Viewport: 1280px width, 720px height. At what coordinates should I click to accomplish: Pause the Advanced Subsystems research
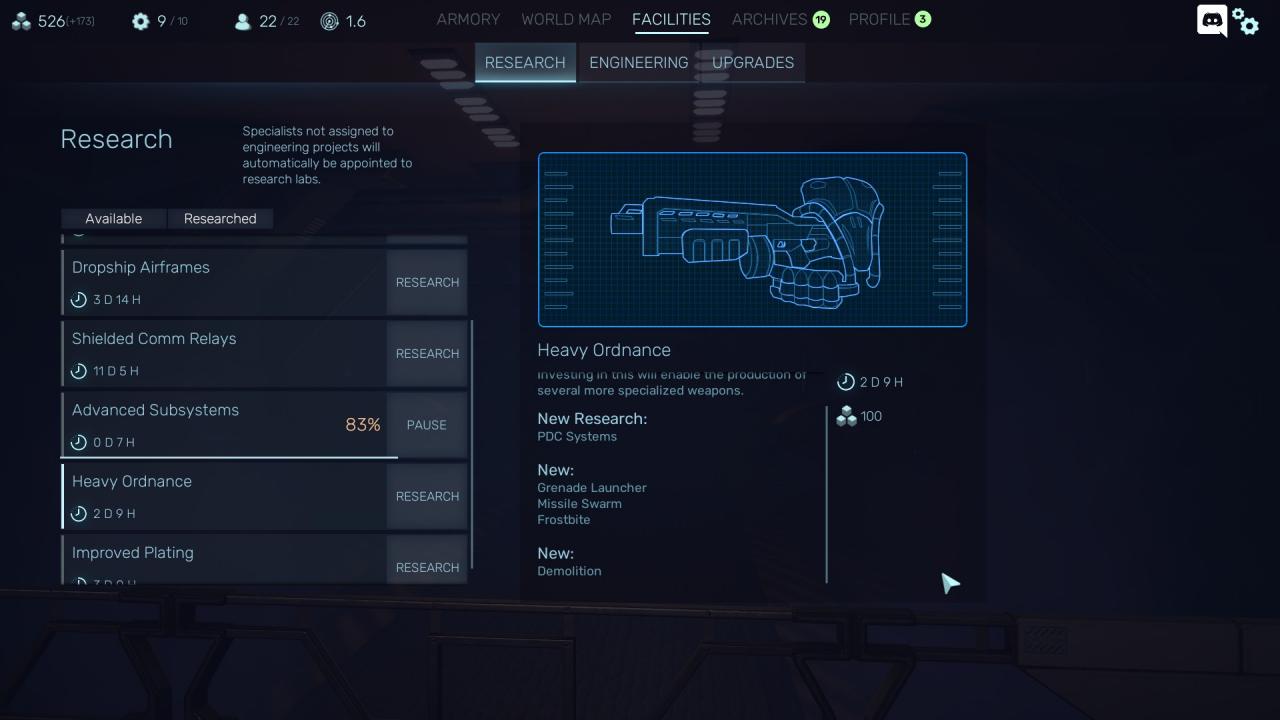tap(427, 425)
